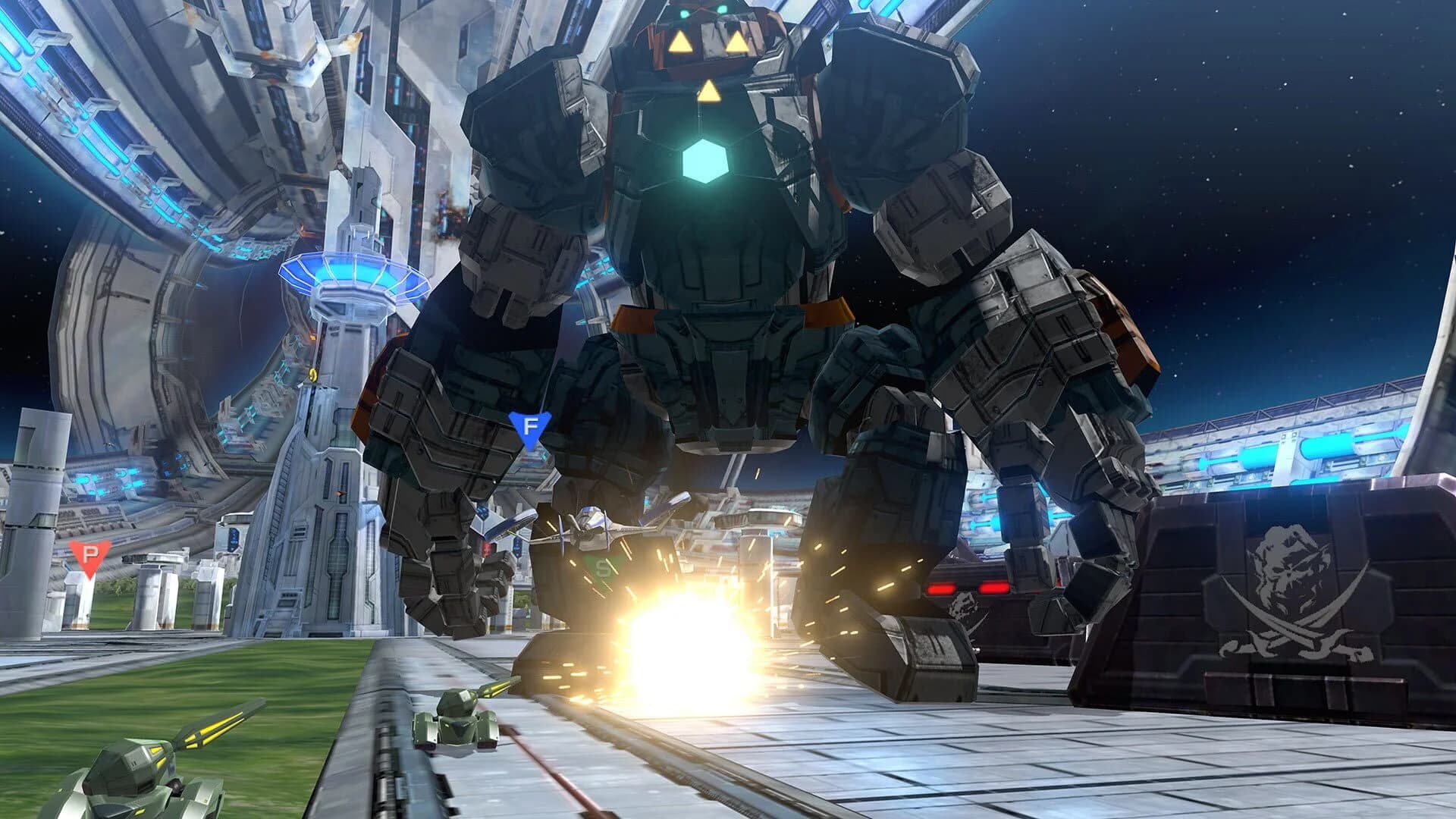Click the burning damaged section of the station ring
The height and width of the screenshot is (819, 1456).
click(x=447, y=212)
